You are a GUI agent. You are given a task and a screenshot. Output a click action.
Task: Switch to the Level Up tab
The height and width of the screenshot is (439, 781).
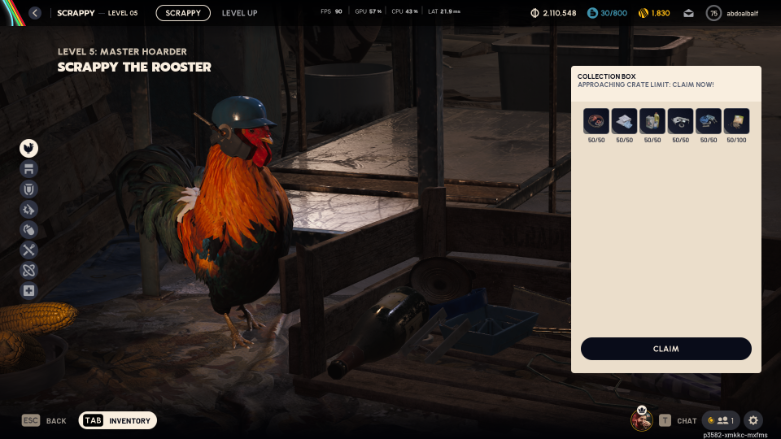[x=240, y=13]
